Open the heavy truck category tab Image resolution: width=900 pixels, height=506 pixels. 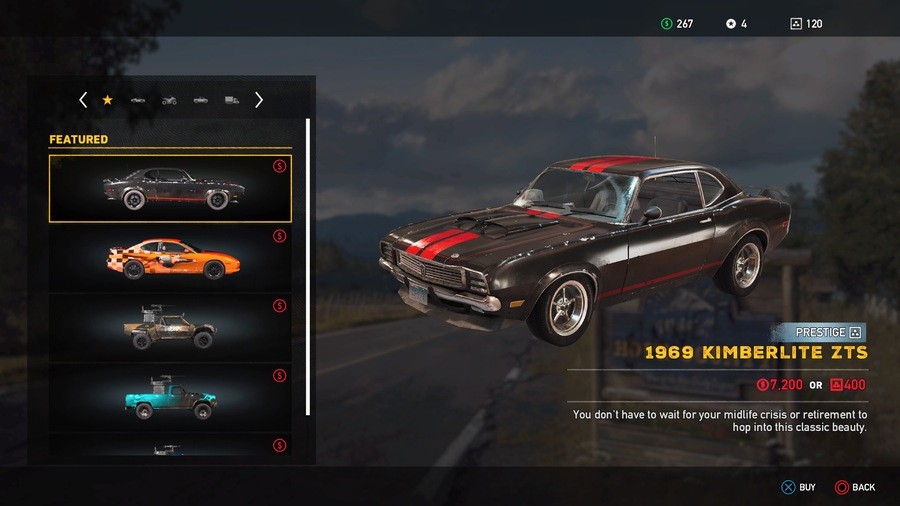[x=231, y=100]
